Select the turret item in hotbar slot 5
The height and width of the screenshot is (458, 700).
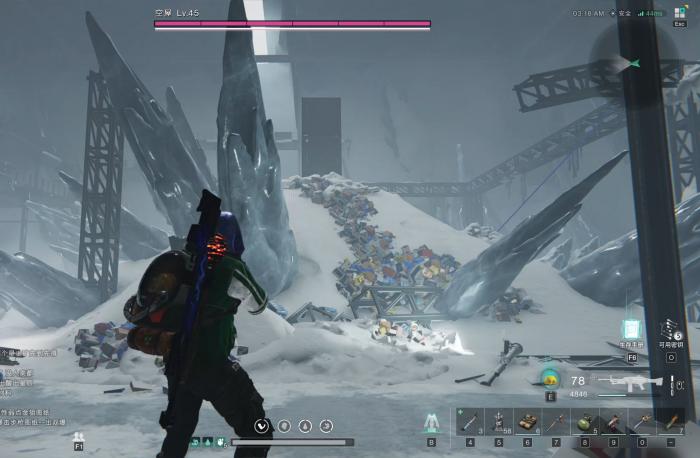coord(499,422)
